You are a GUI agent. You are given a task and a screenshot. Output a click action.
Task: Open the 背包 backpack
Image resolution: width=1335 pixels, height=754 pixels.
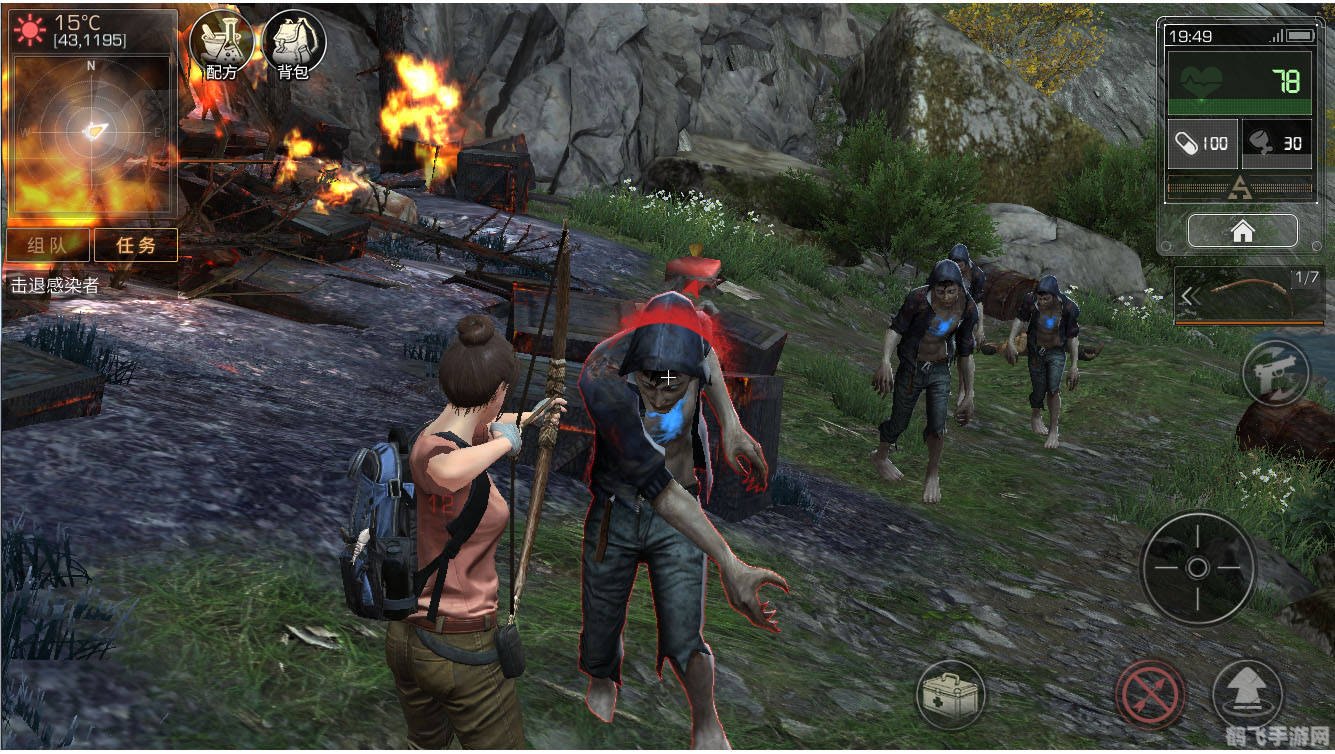coord(293,42)
